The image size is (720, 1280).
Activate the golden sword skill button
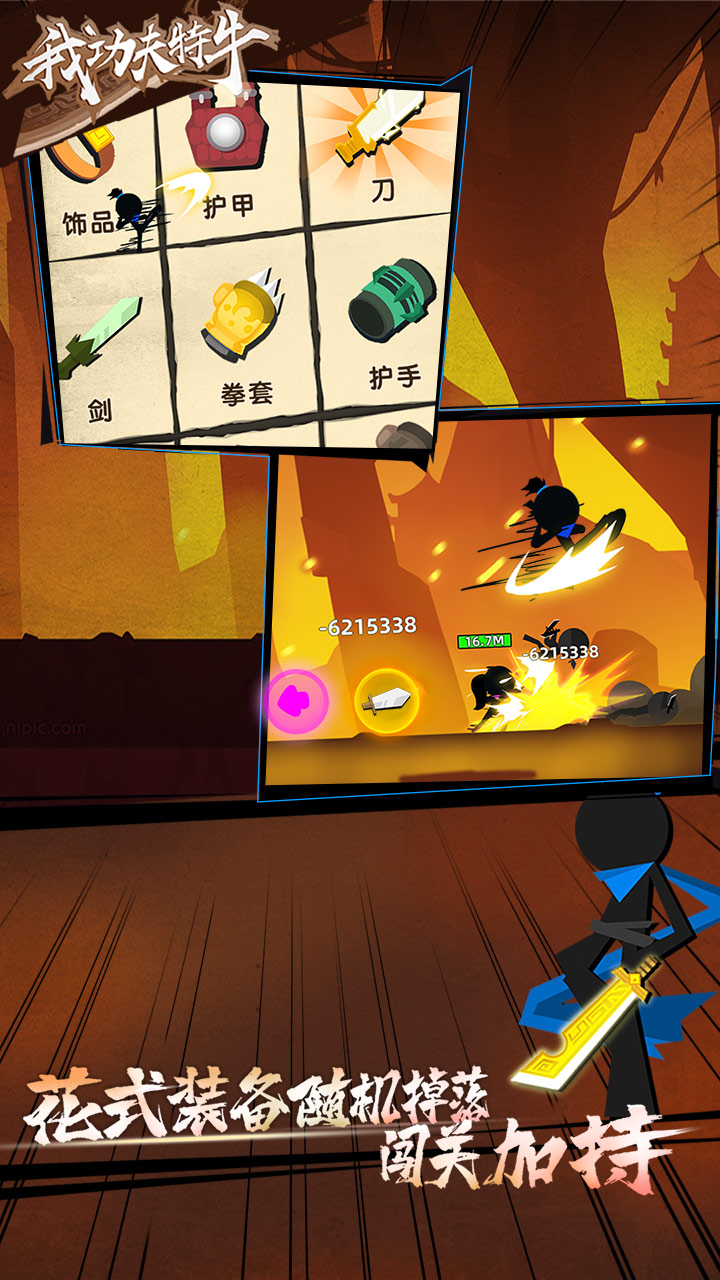pos(387,702)
